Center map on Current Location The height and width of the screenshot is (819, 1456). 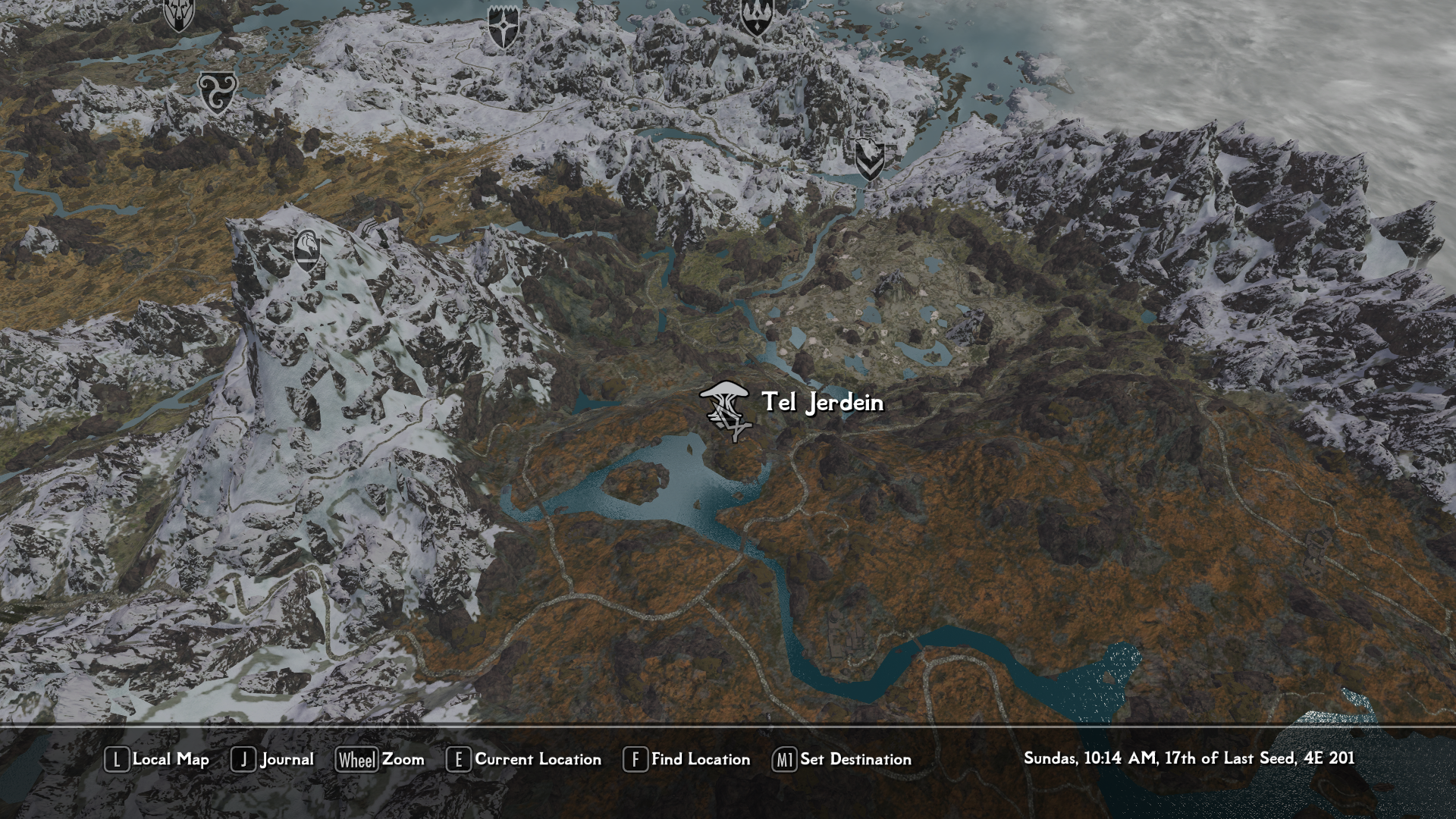(524, 759)
